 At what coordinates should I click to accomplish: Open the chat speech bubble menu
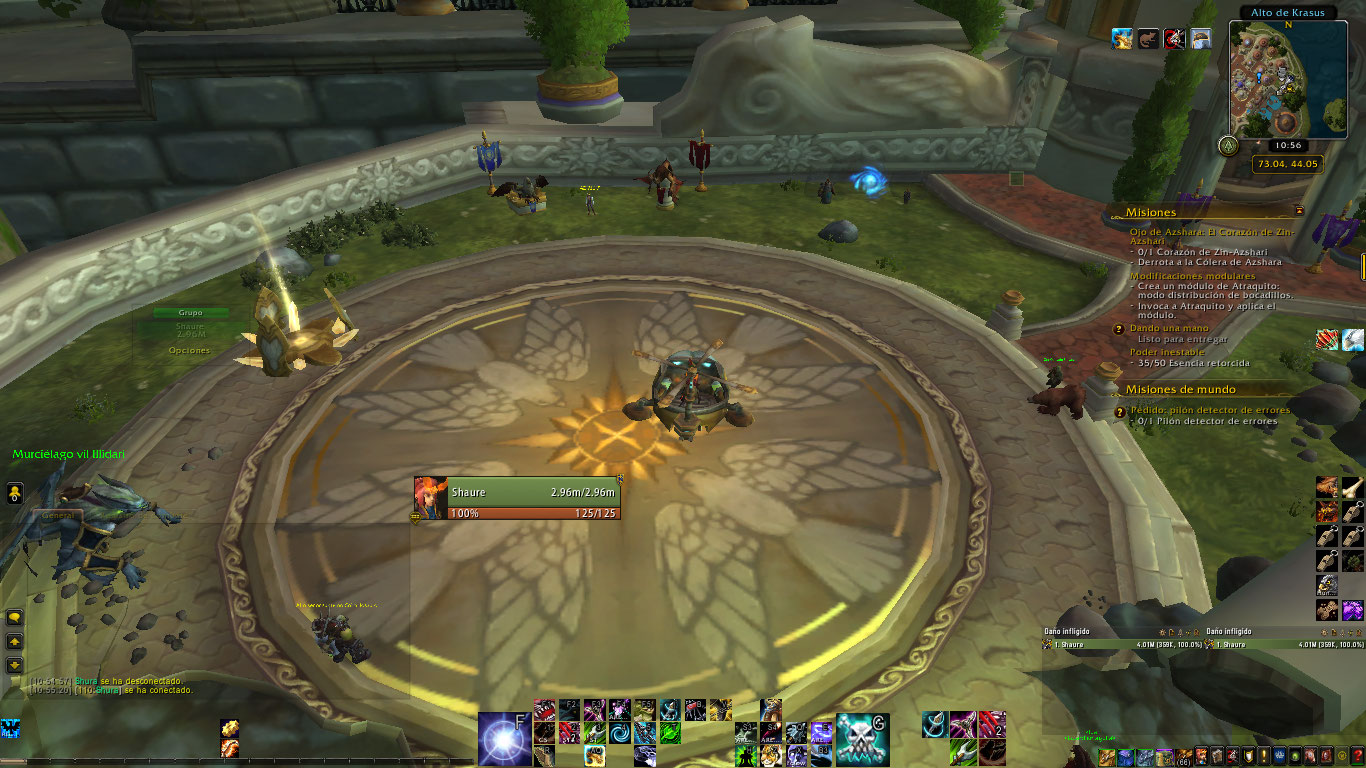click(15, 617)
